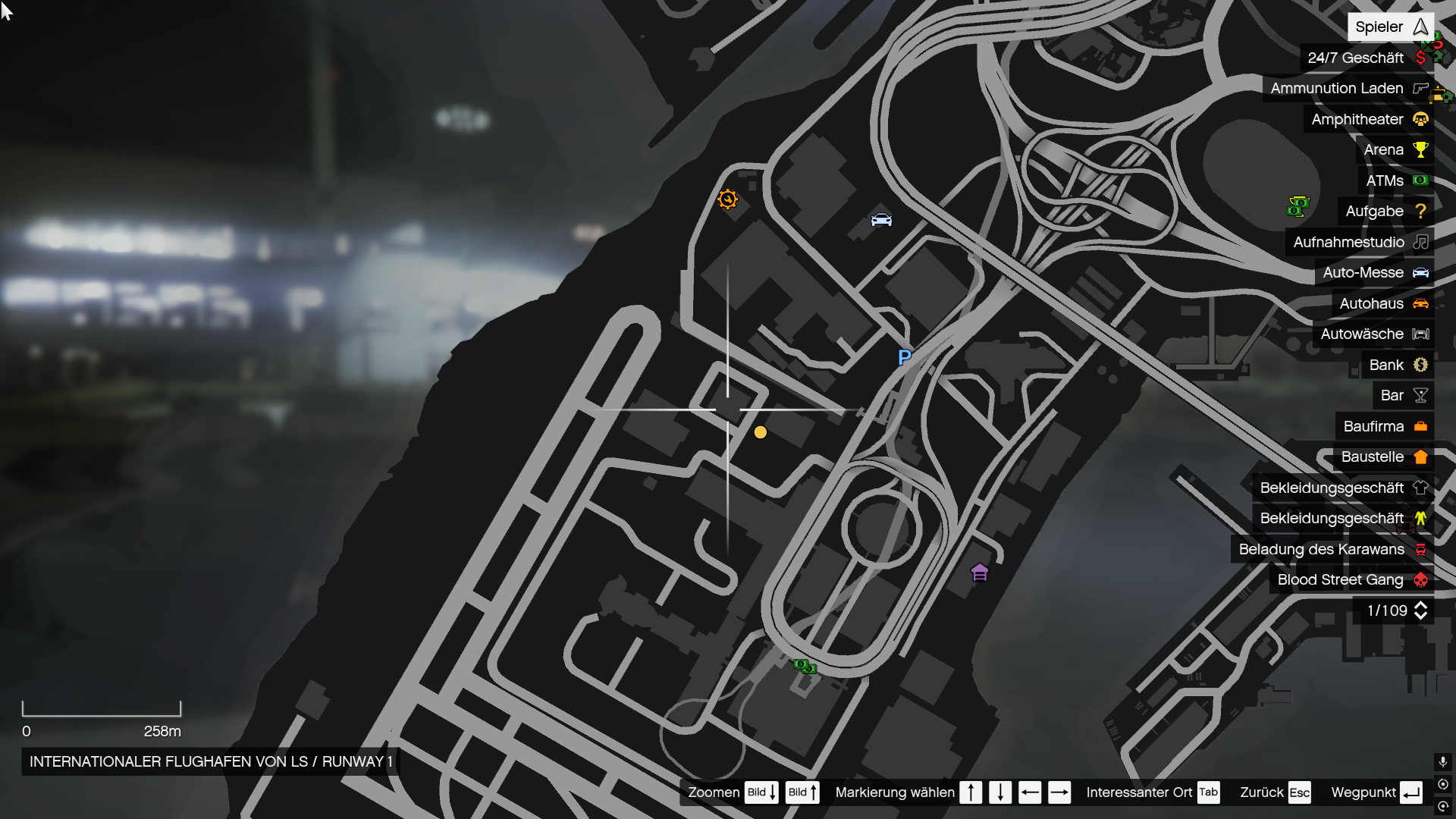Select the green money pickup blip near the runway
The image size is (1456, 819).
[x=805, y=666]
